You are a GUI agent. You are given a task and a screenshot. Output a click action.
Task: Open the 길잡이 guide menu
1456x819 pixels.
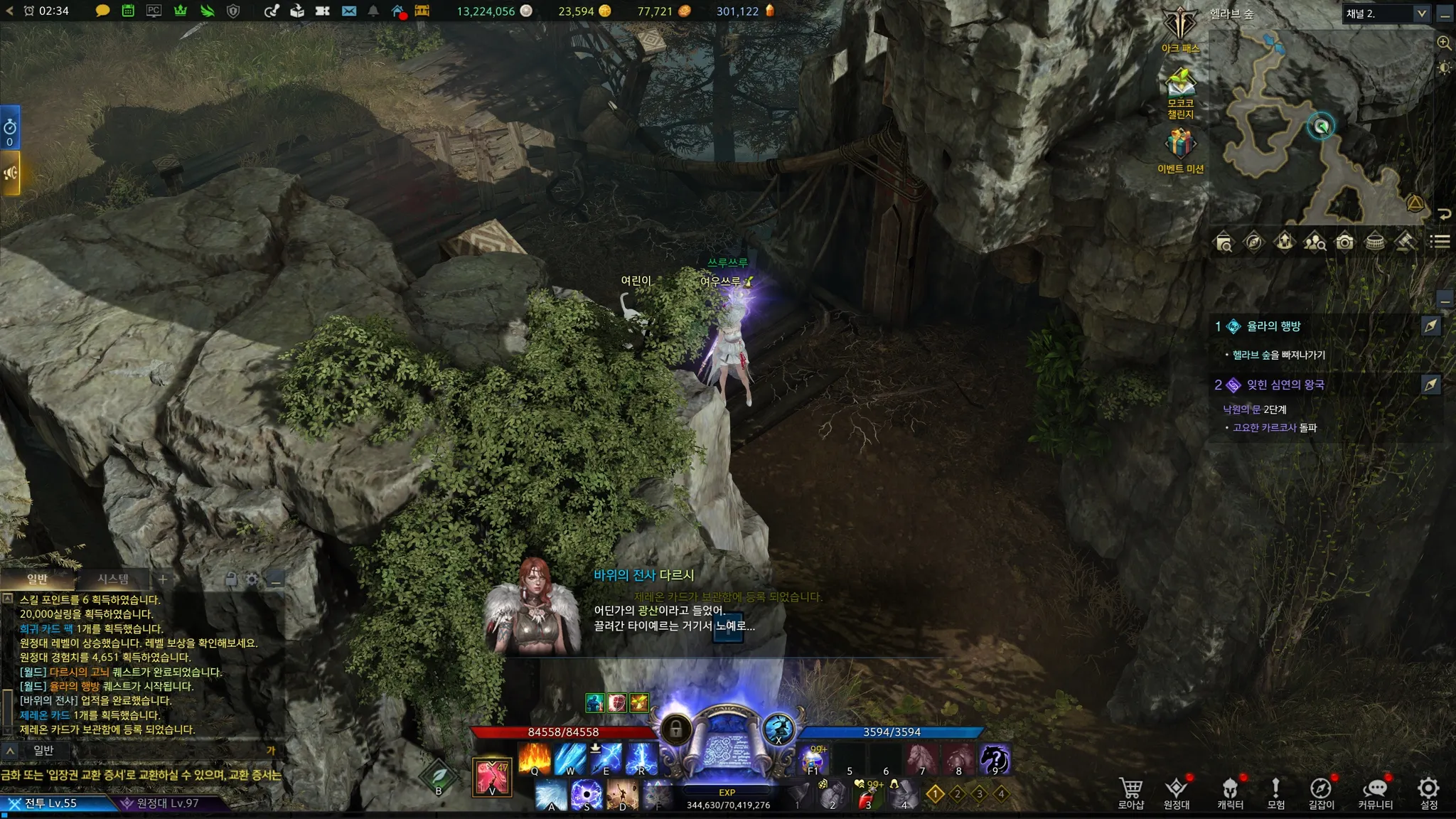point(1321,791)
